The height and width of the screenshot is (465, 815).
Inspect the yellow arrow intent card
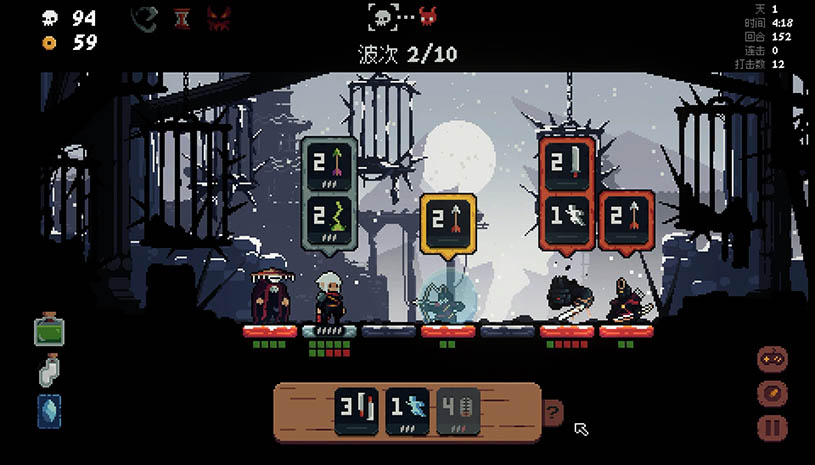click(447, 222)
